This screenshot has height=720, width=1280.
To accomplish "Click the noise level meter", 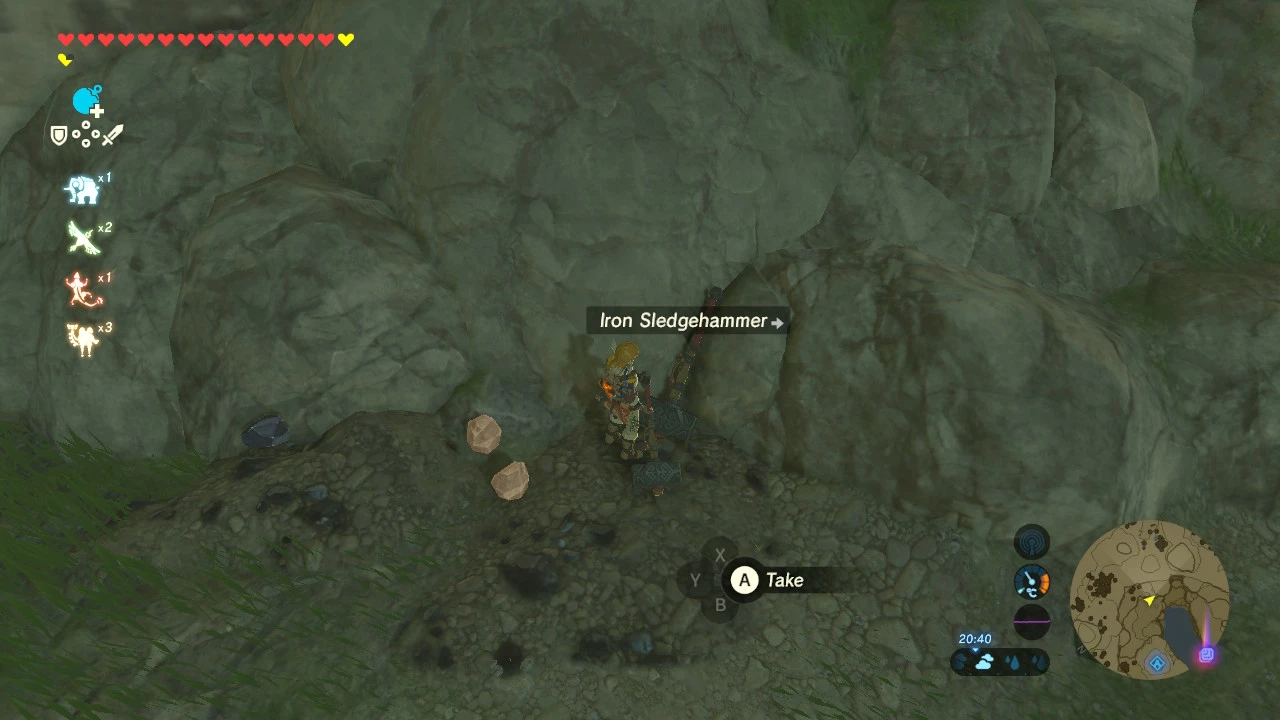I will pos(1032,621).
